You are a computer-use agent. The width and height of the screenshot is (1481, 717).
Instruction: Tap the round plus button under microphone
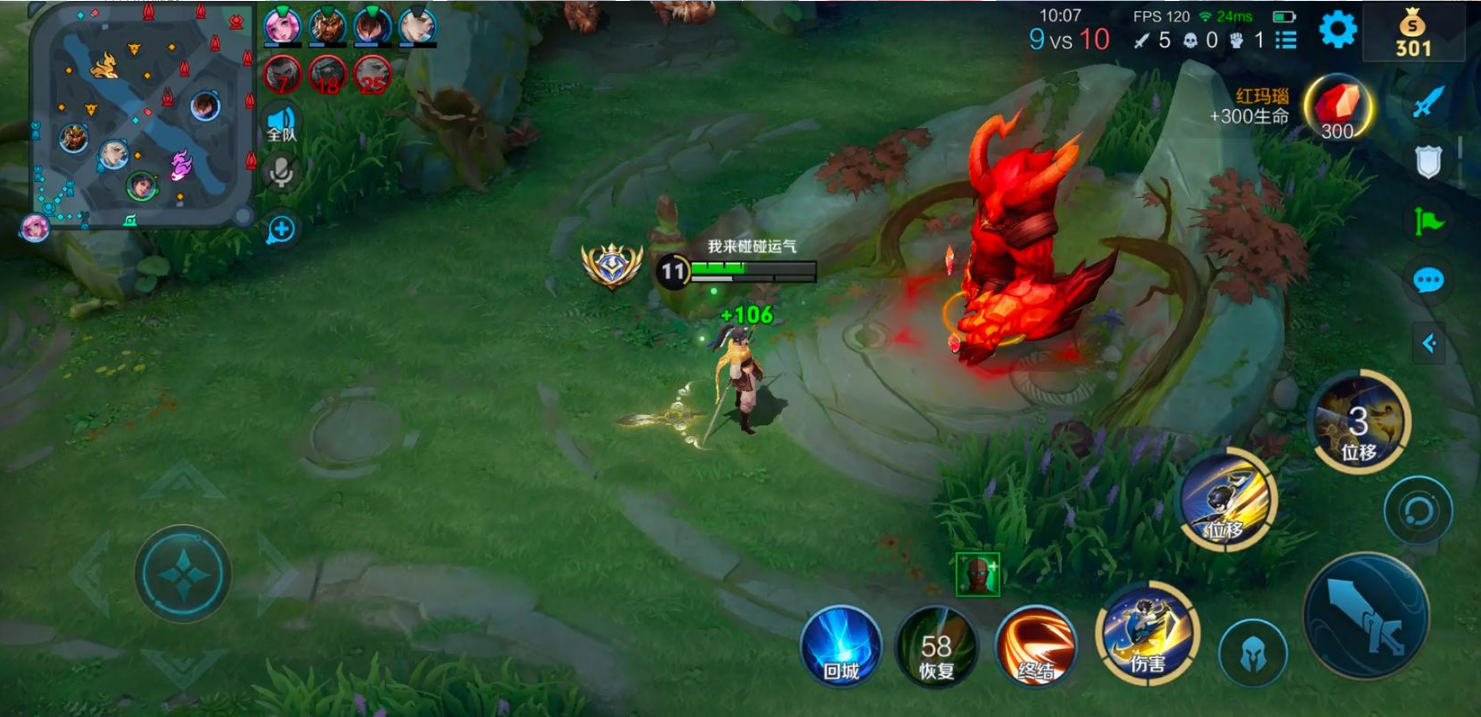(282, 229)
